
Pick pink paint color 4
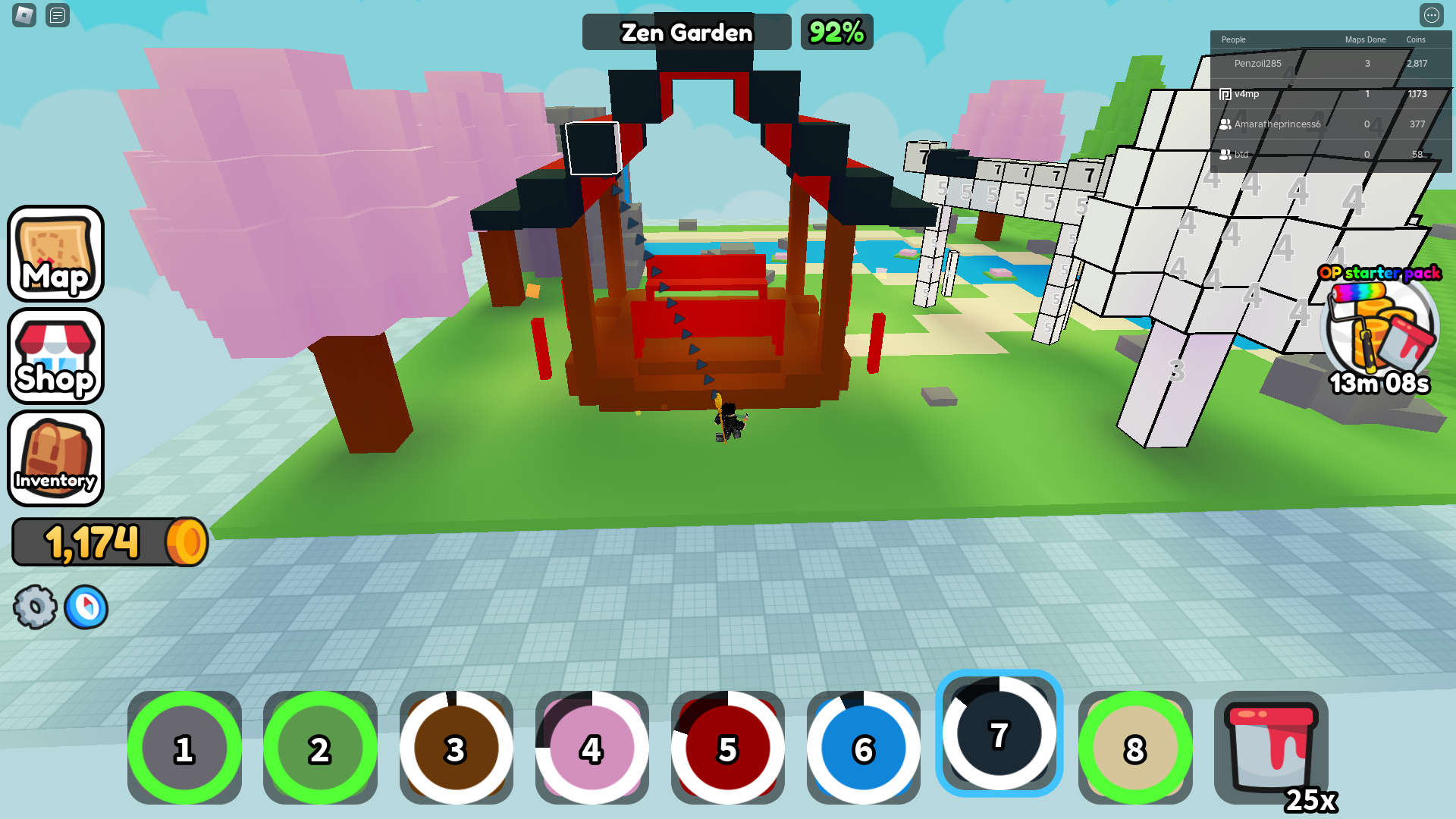tap(591, 748)
